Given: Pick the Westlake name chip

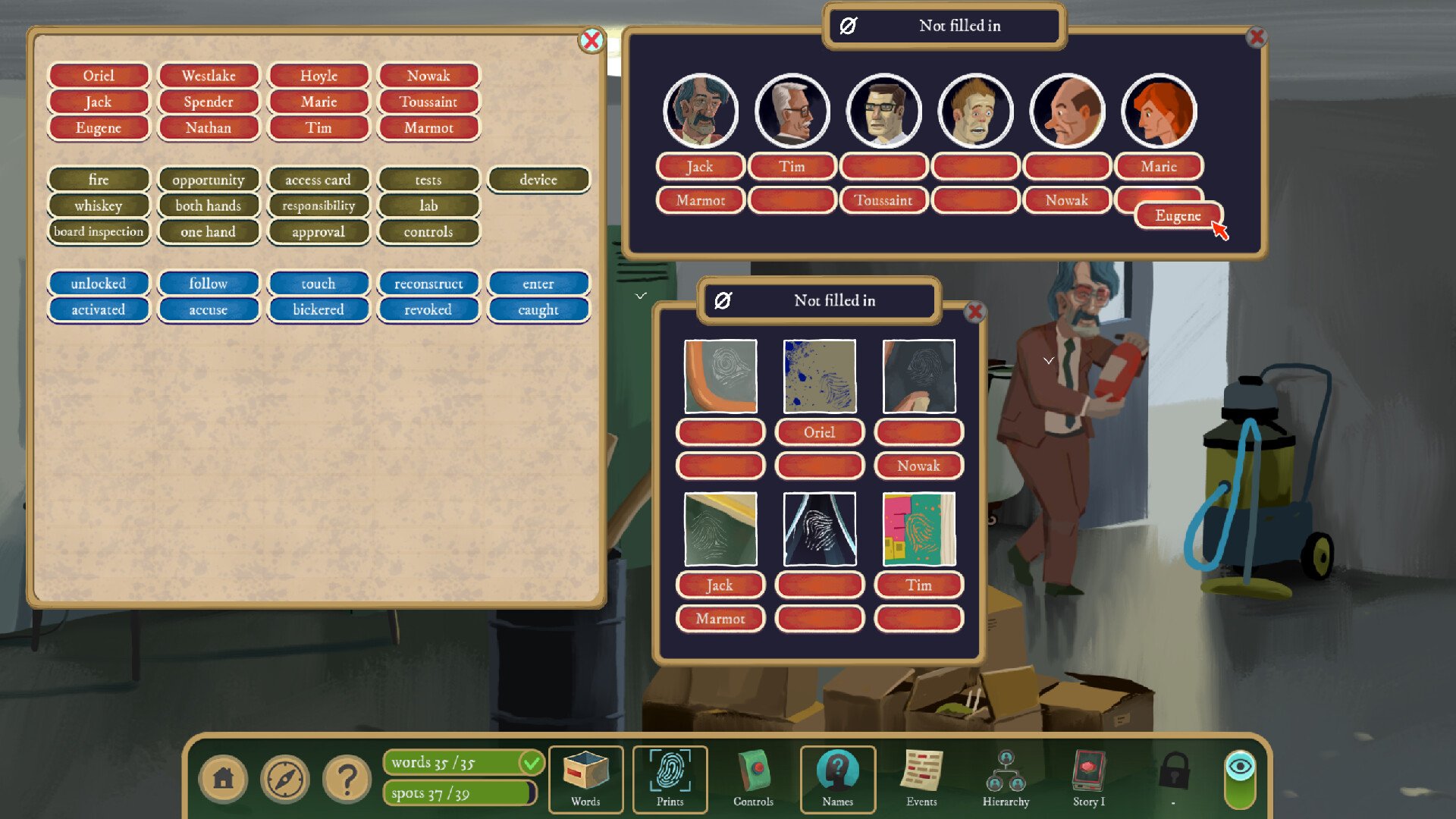Looking at the screenshot, I should pyautogui.click(x=209, y=76).
